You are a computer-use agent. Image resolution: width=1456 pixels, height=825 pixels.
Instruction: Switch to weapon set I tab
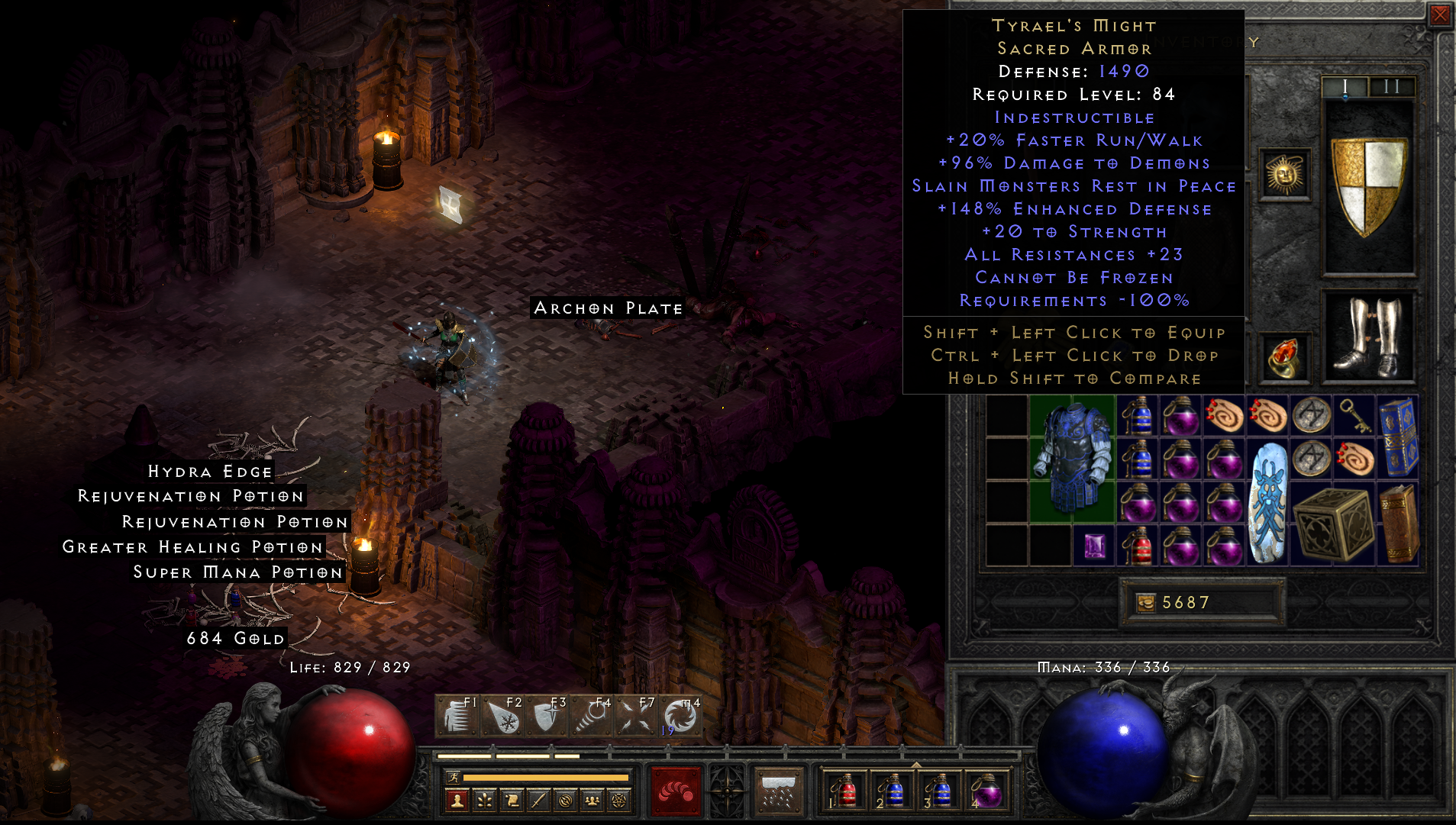(1345, 88)
